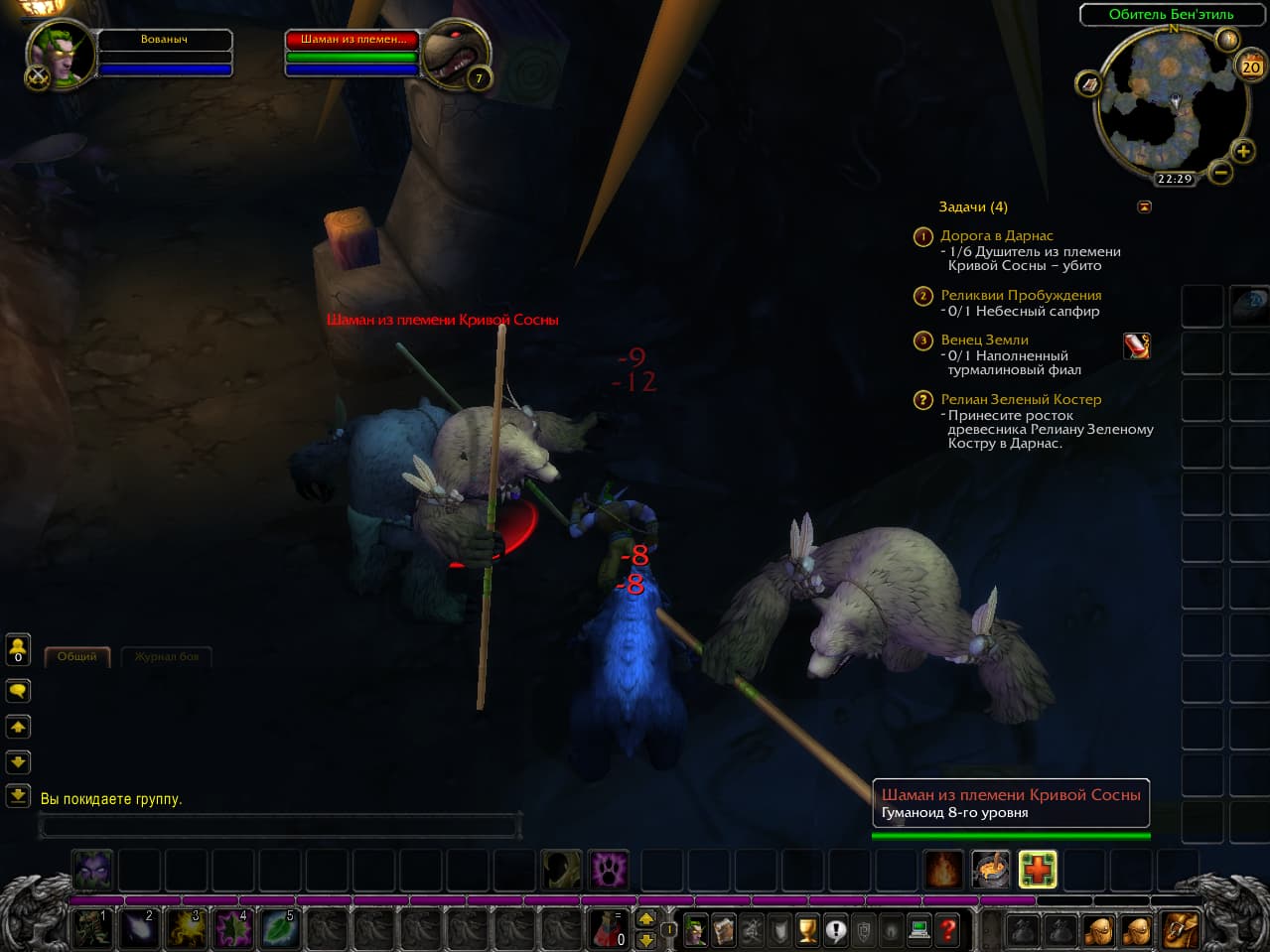
Task: Open the red question mark help menu
Action: coord(947,930)
